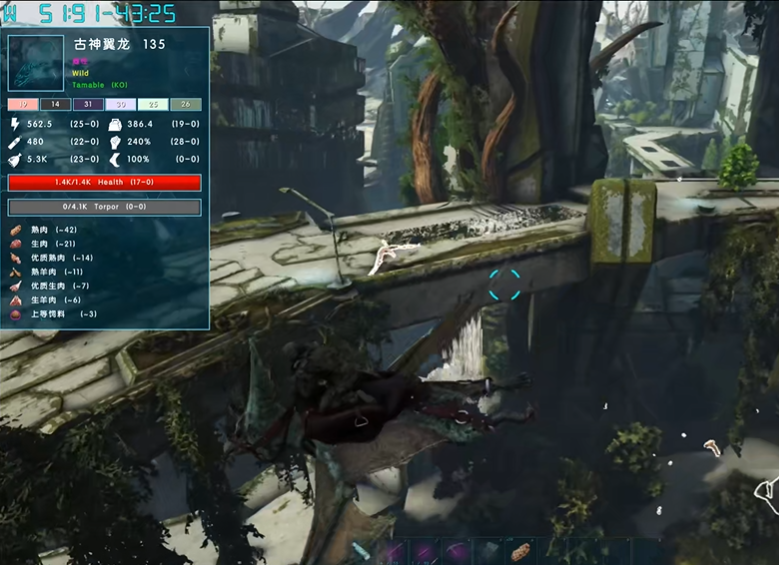
Task: Click the dark grey color swatch 14
Action: (55, 104)
